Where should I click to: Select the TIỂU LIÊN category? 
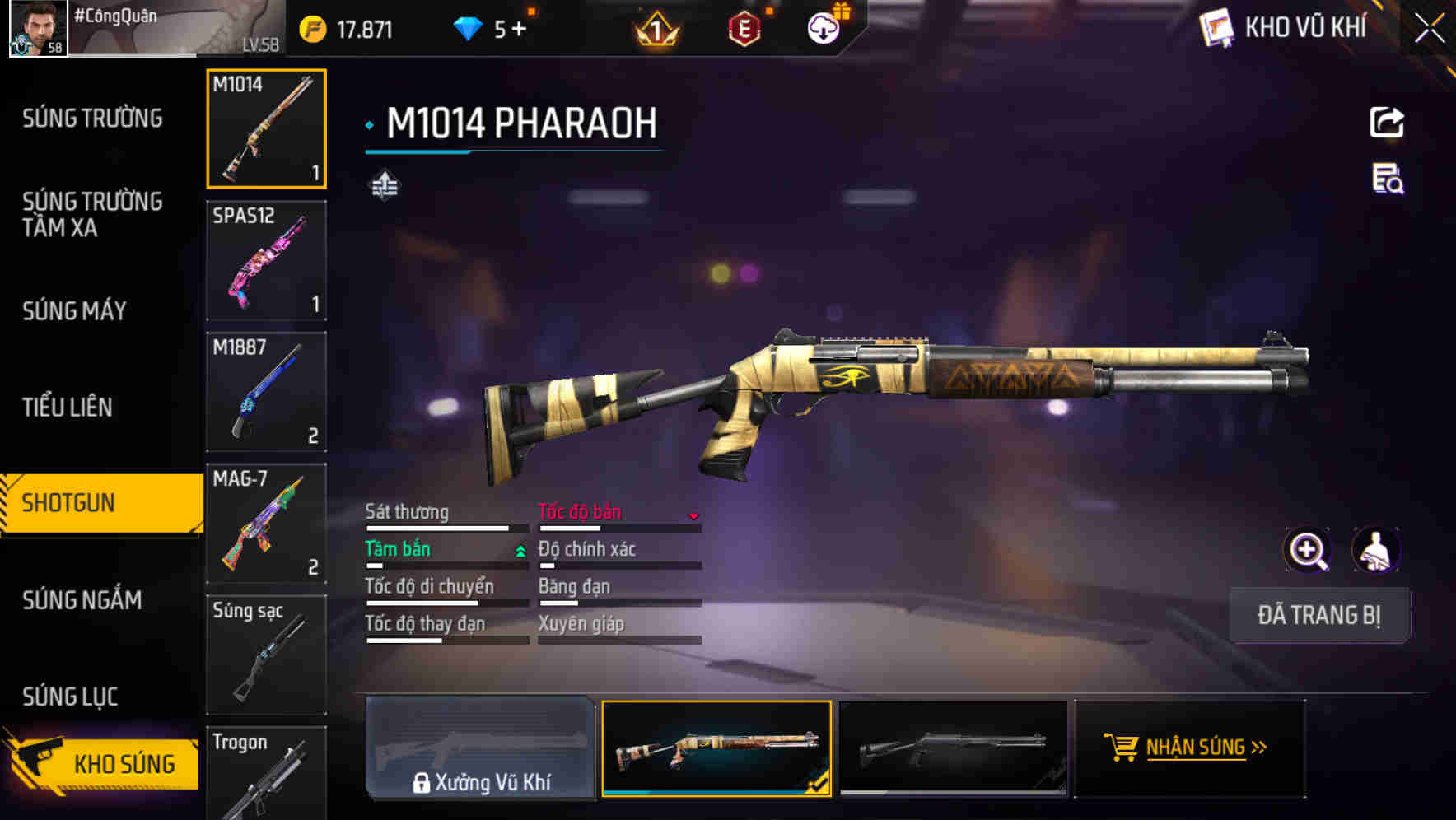point(70,407)
